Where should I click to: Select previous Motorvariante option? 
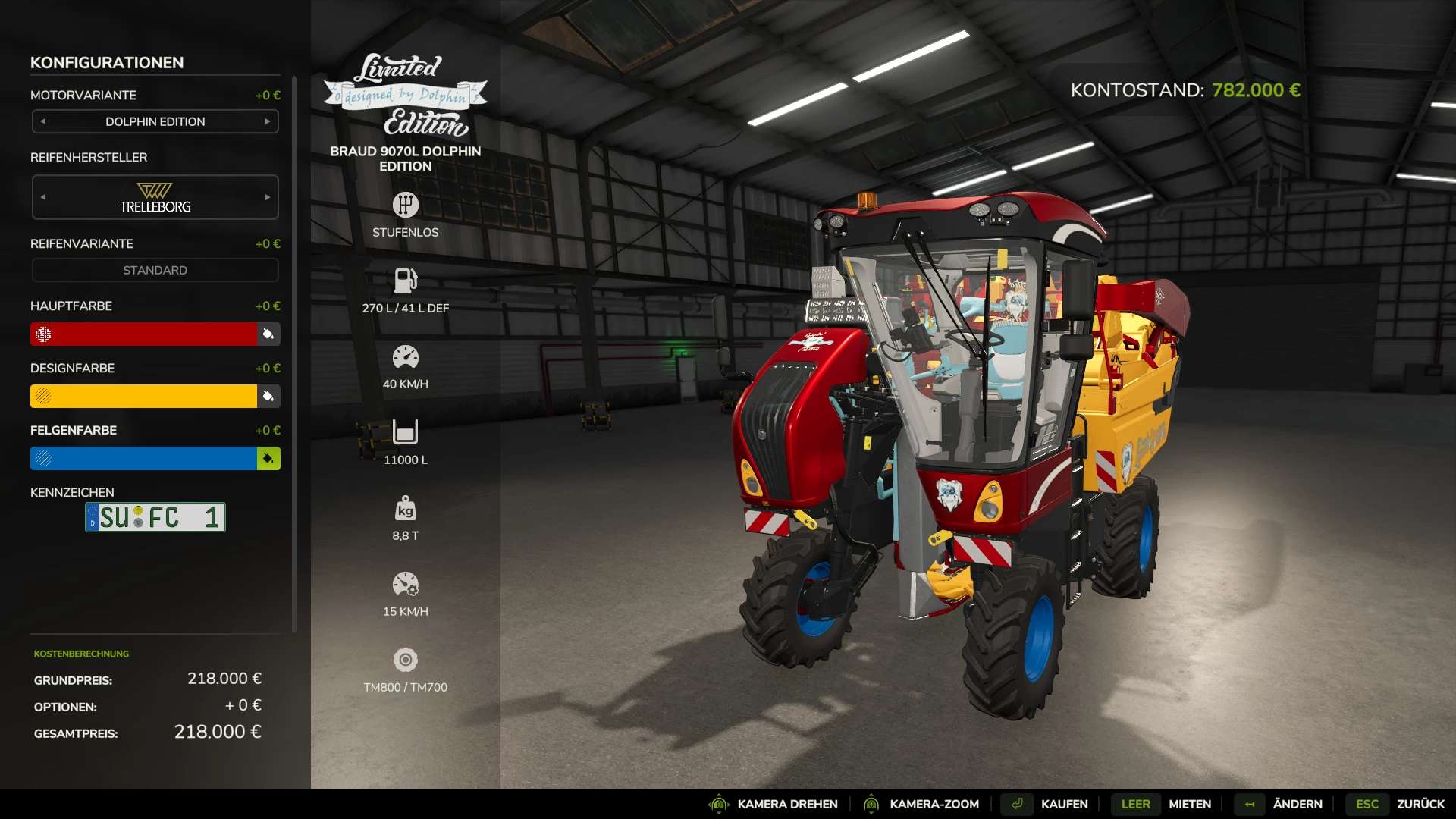(x=43, y=121)
